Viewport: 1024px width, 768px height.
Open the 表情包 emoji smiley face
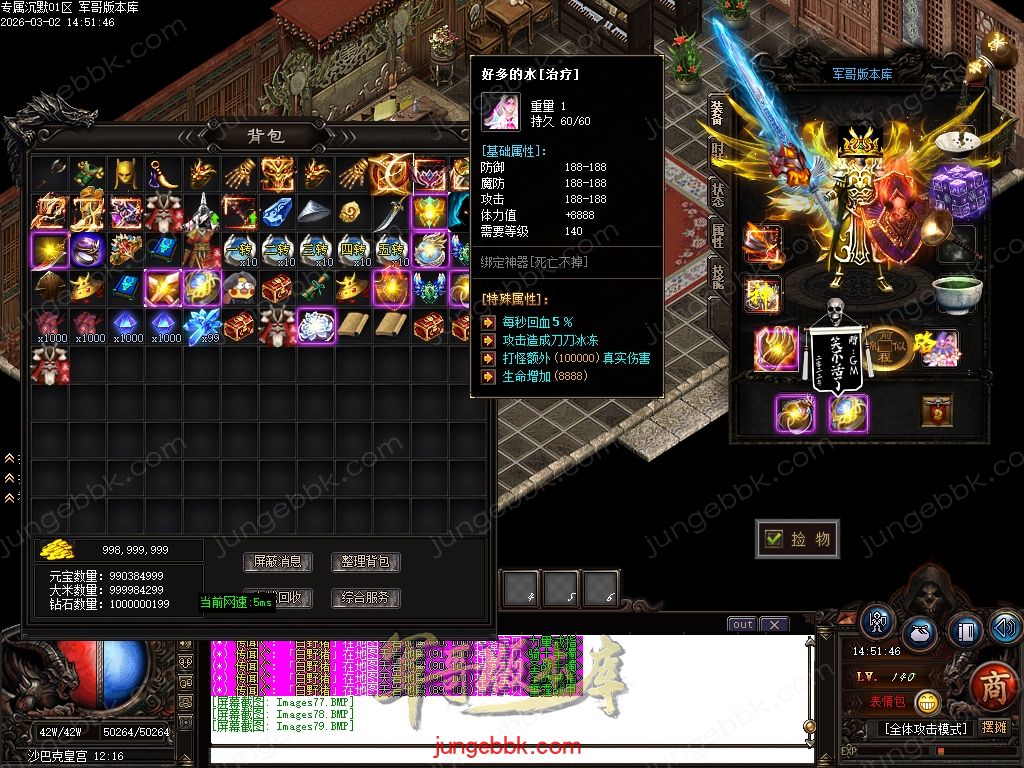click(x=927, y=702)
